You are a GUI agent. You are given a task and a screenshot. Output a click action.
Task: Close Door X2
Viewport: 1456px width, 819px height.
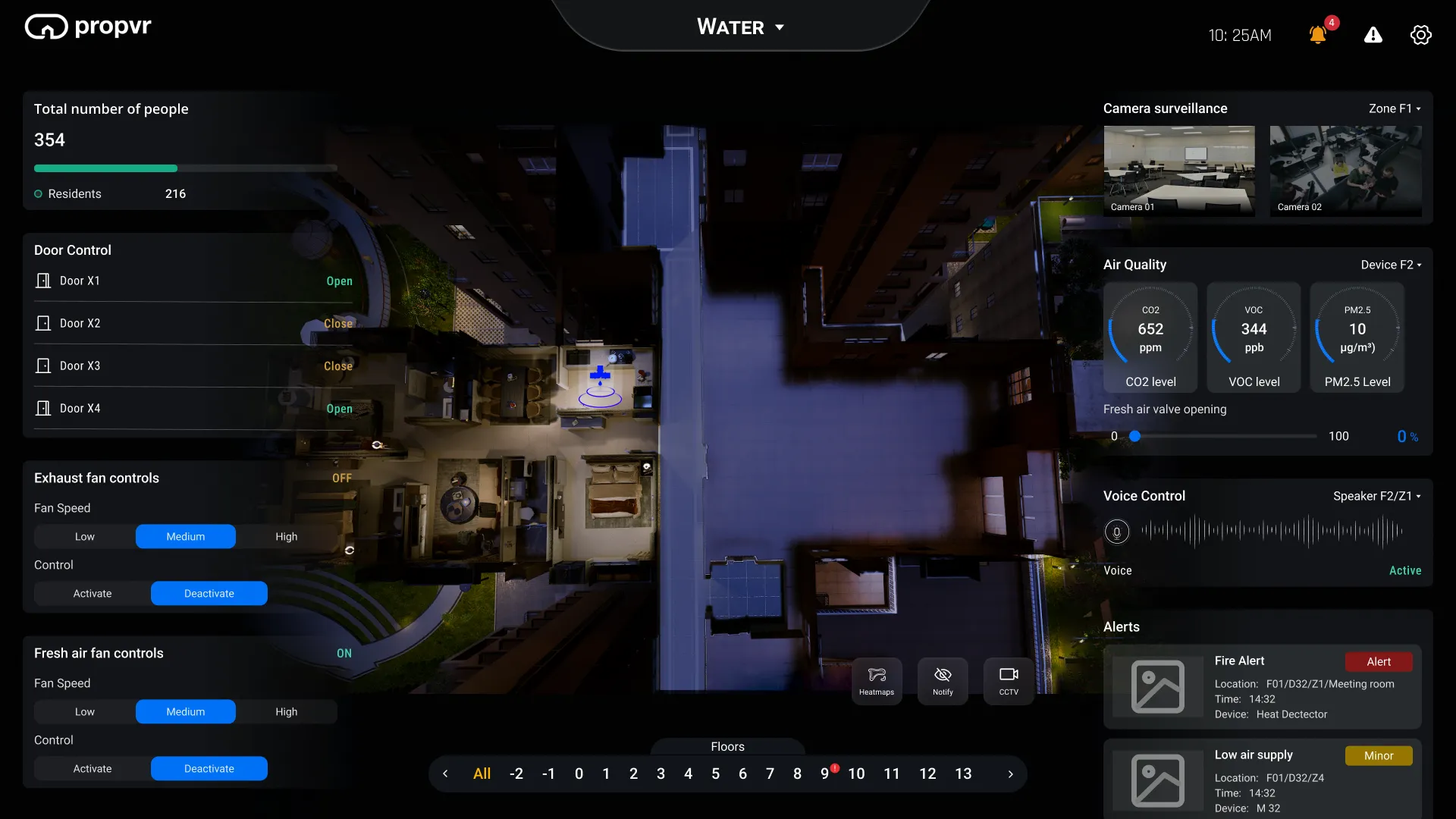(x=337, y=323)
